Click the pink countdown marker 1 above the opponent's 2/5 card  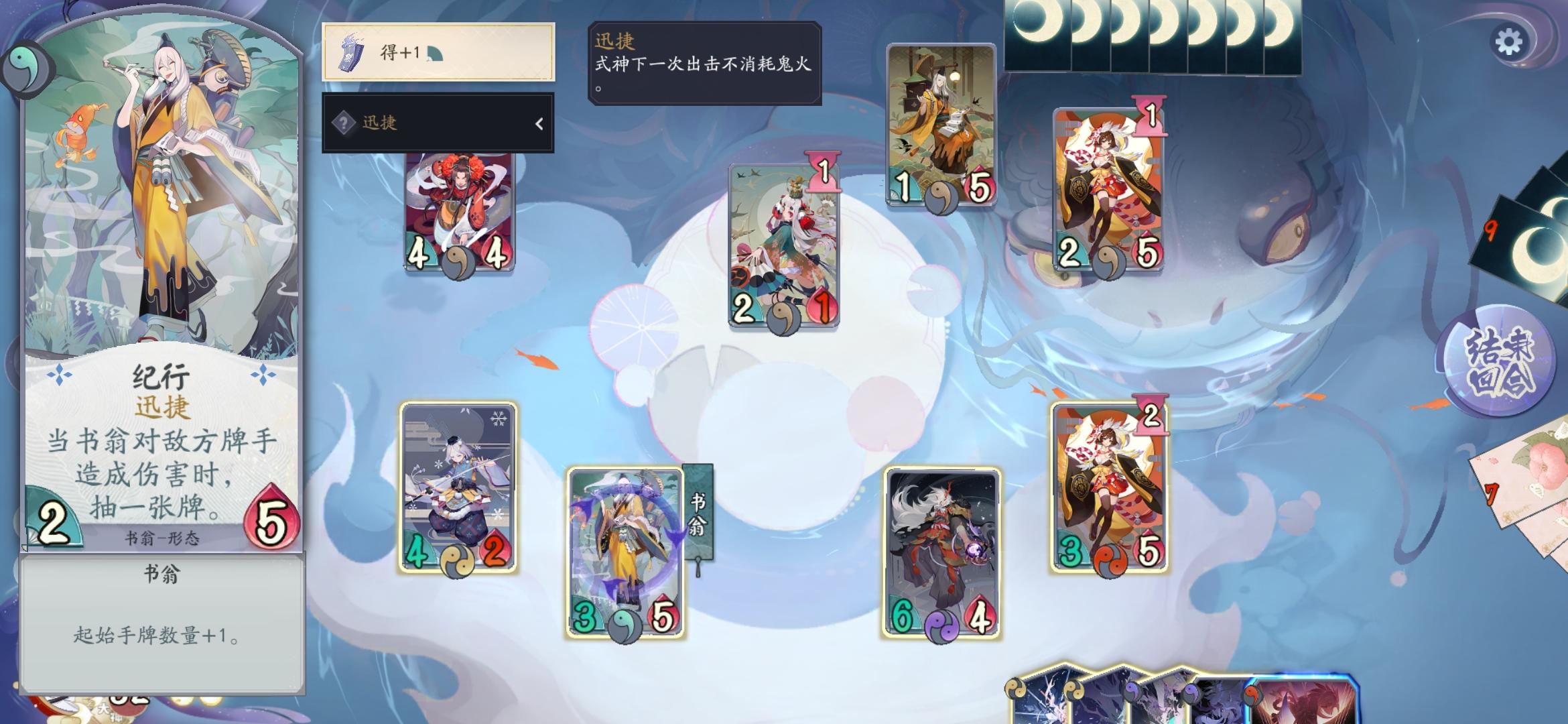1151,115
